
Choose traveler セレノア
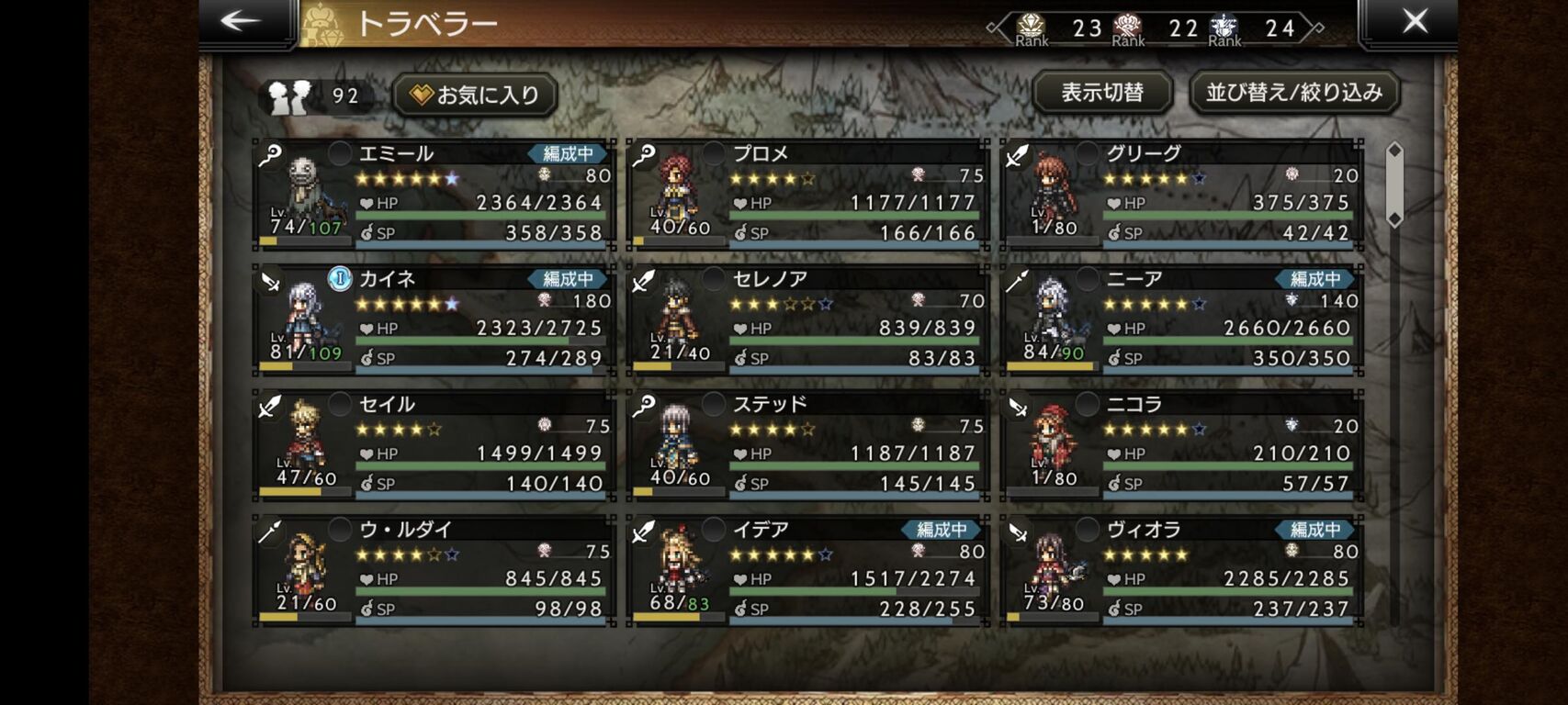click(x=808, y=319)
